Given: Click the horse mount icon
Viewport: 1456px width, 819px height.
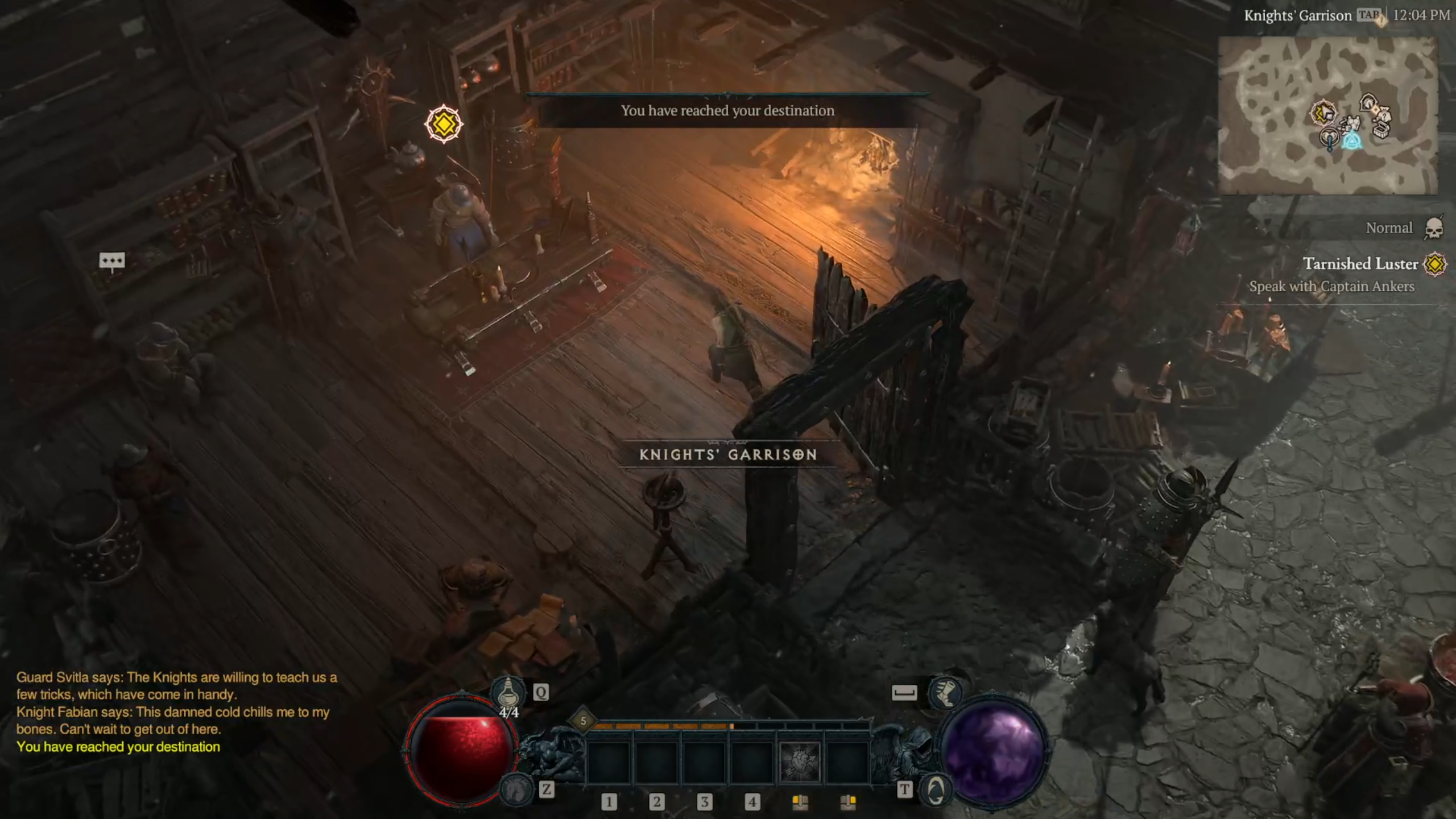Looking at the screenshot, I should point(515,789).
